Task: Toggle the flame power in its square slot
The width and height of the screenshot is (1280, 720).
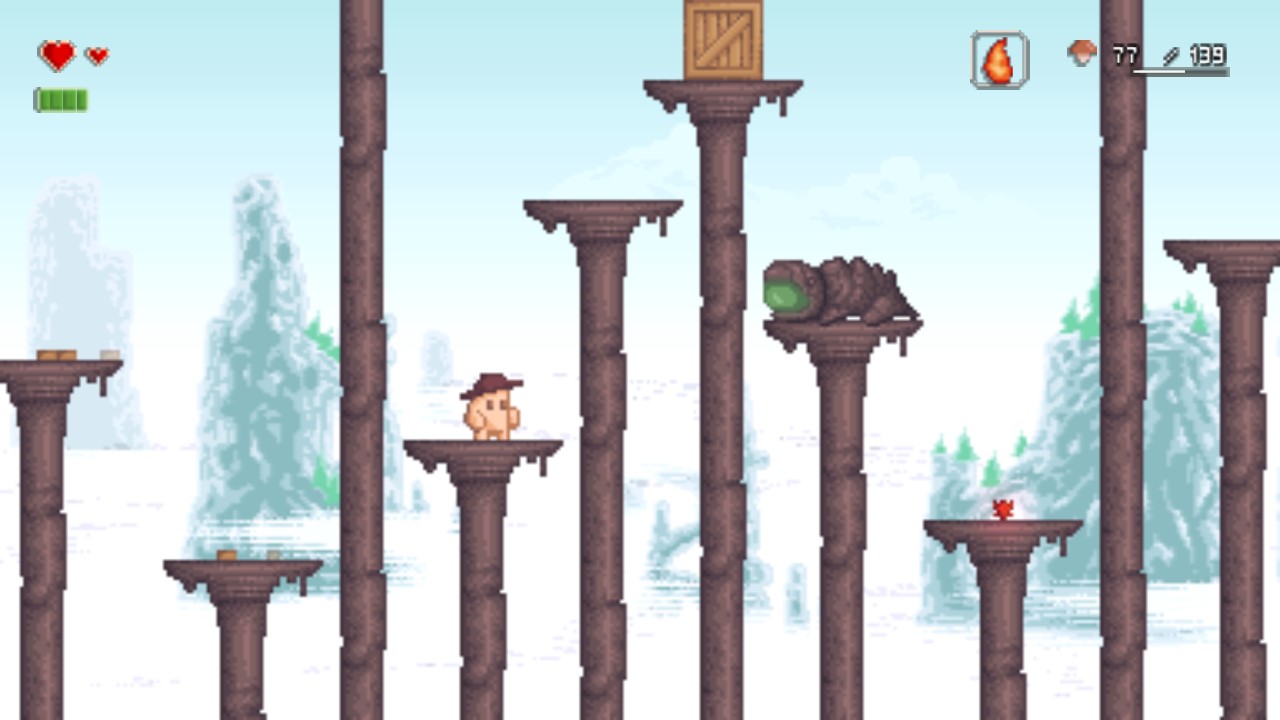Action: tap(998, 59)
